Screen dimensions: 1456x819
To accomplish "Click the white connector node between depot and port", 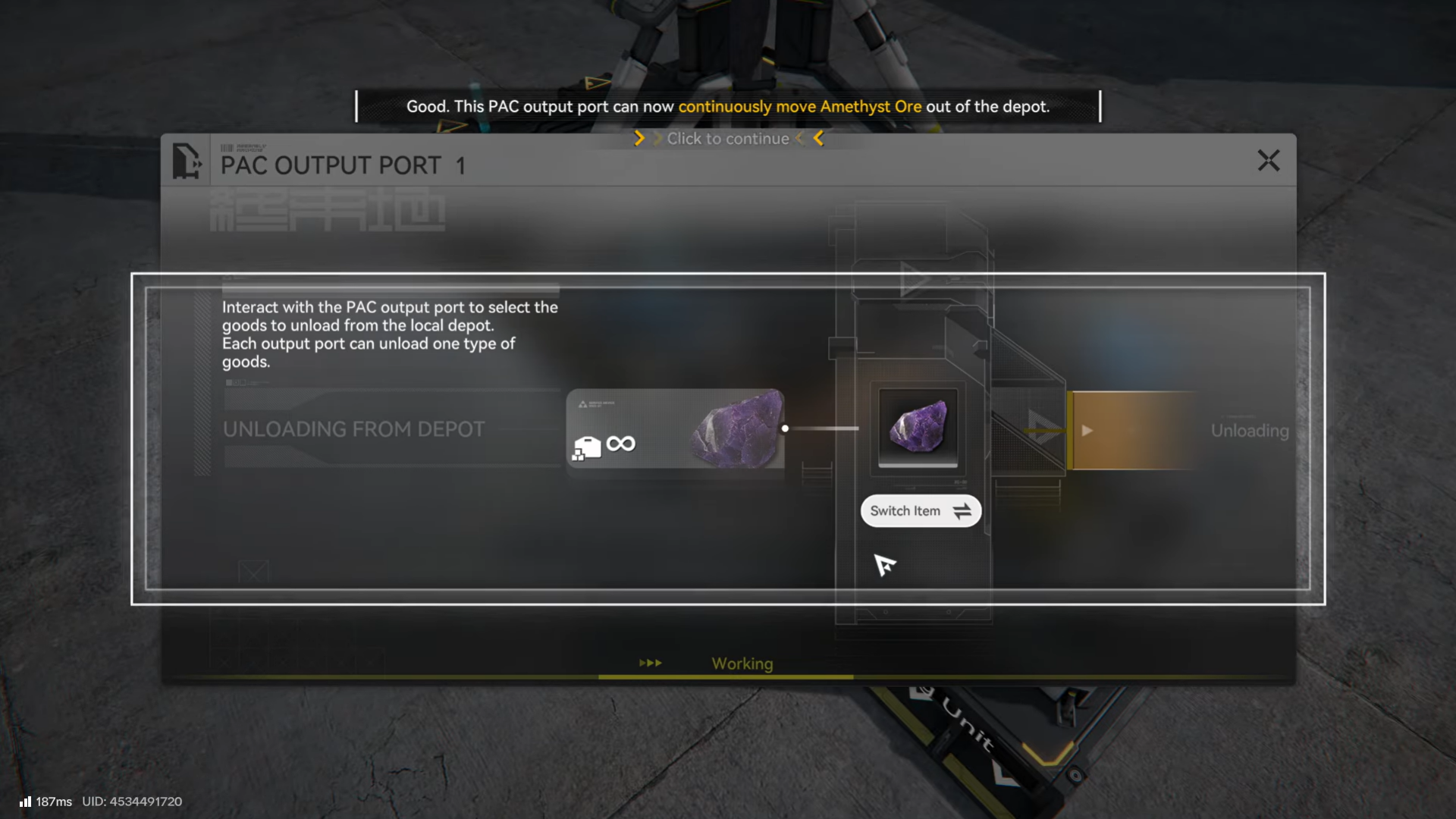I will pos(785,428).
